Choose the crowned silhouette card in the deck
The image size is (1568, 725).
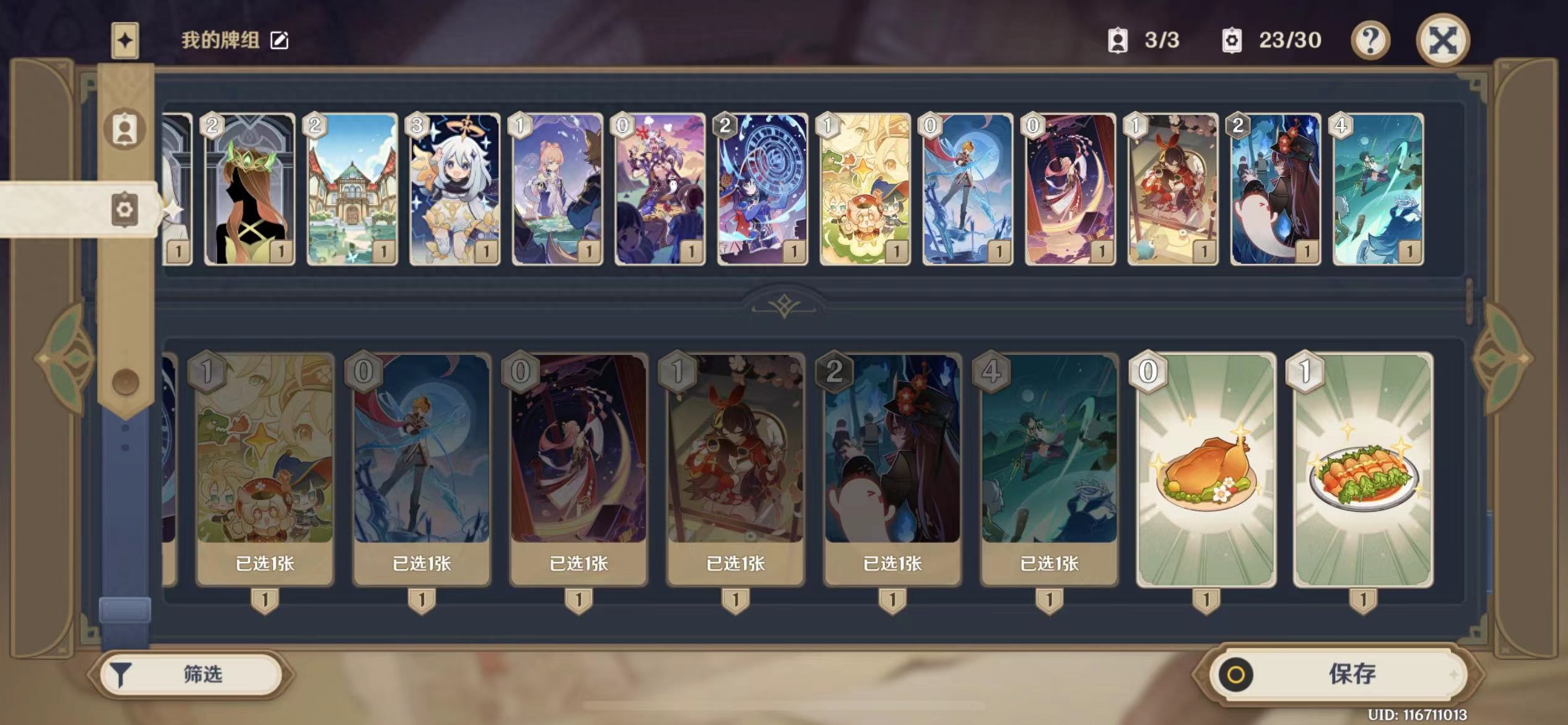[249, 189]
